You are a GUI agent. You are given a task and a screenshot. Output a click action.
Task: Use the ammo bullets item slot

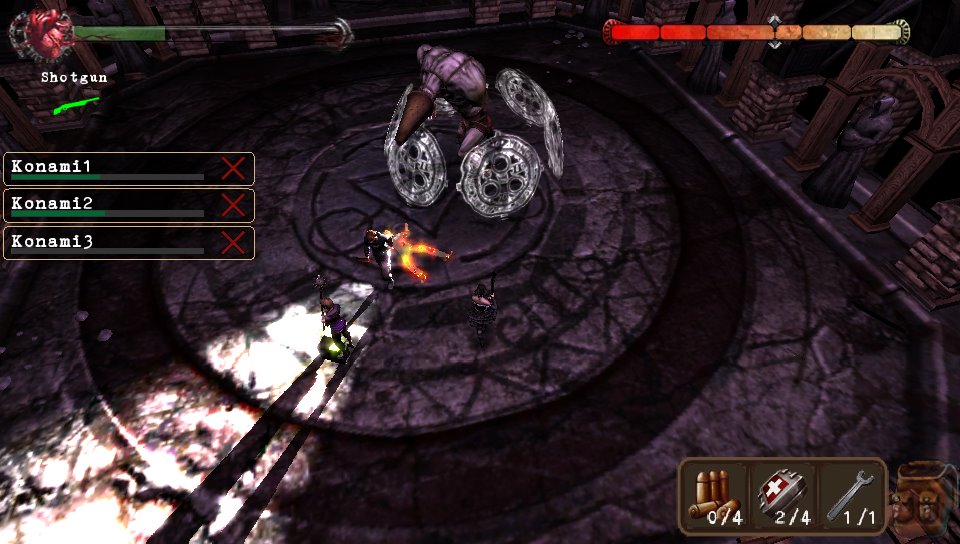click(716, 496)
